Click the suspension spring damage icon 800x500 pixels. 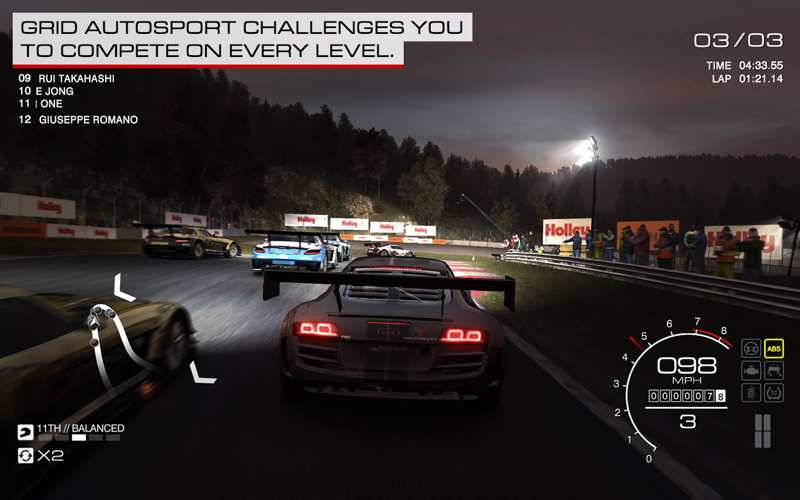[750, 393]
